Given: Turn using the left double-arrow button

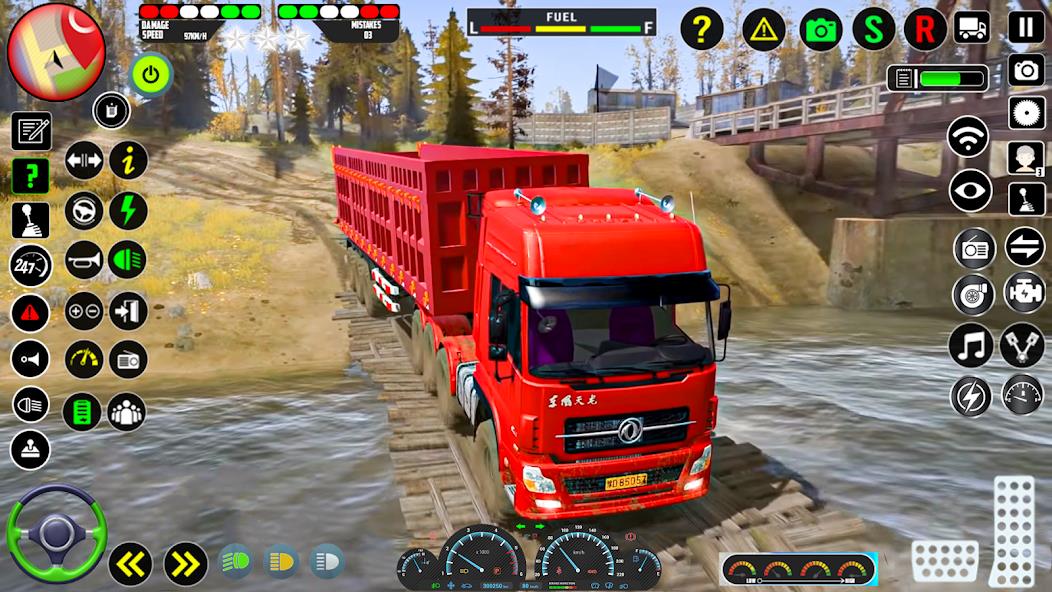Looking at the screenshot, I should [x=130, y=564].
